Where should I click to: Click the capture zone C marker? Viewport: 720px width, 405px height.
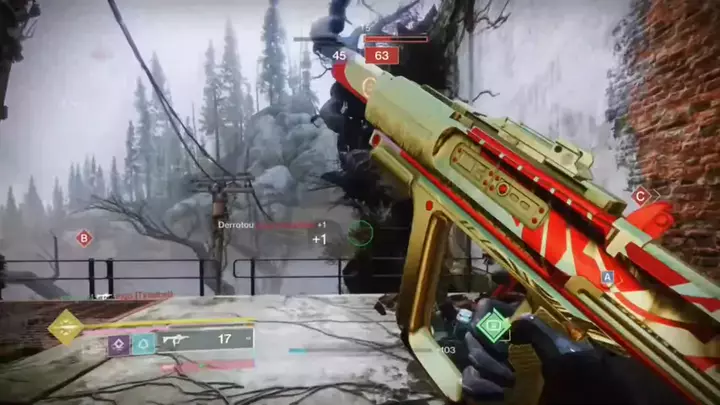click(641, 196)
